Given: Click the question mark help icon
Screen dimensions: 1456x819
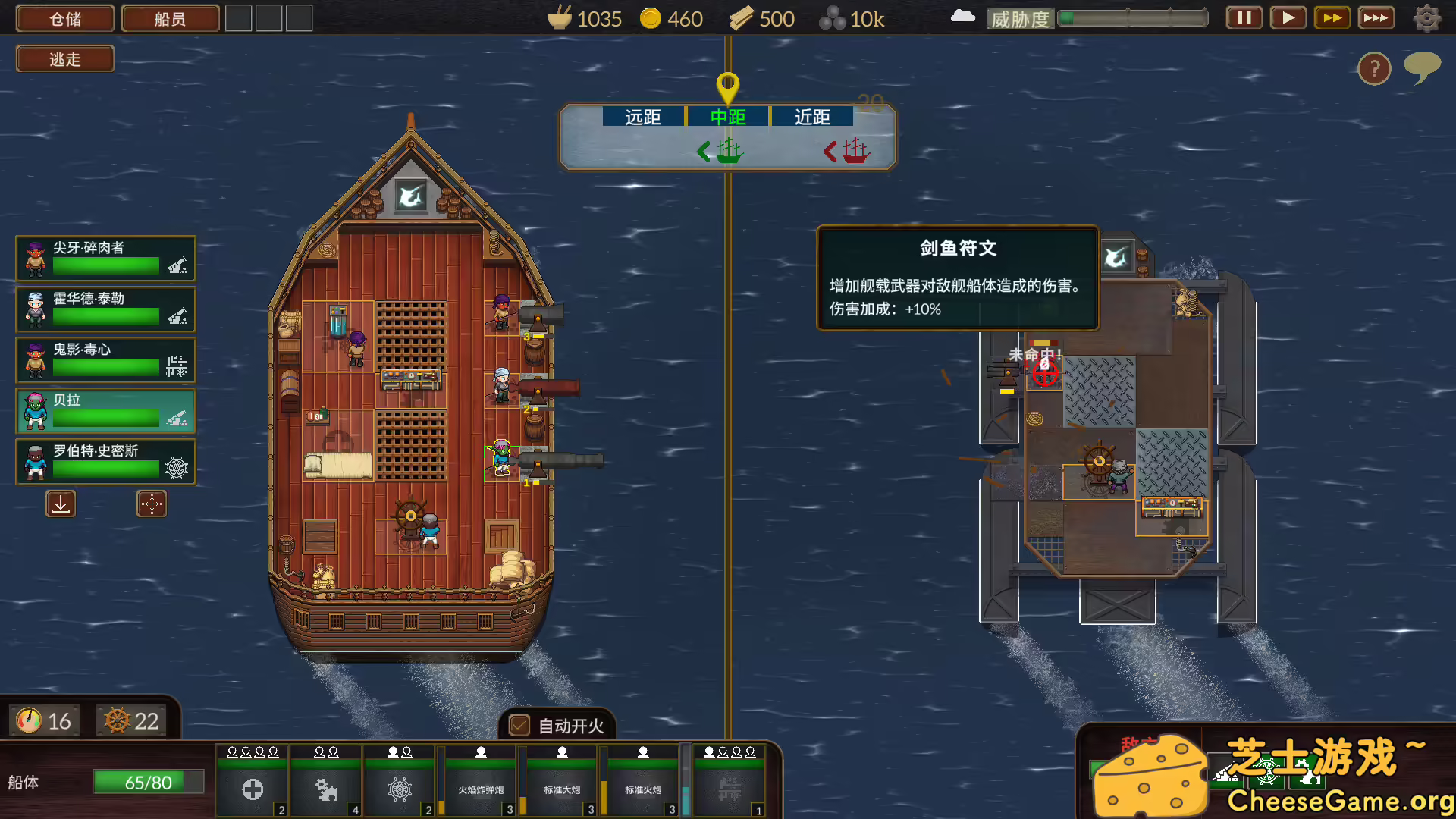Looking at the screenshot, I should pyautogui.click(x=1375, y=68).
